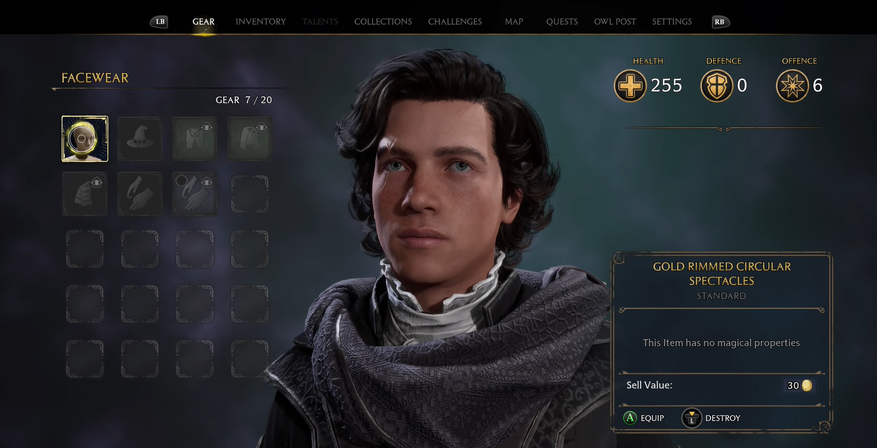This screenshot has width=877, height=448.
Task: Open the Inventory tab
Action: click(x=260, y=22)
